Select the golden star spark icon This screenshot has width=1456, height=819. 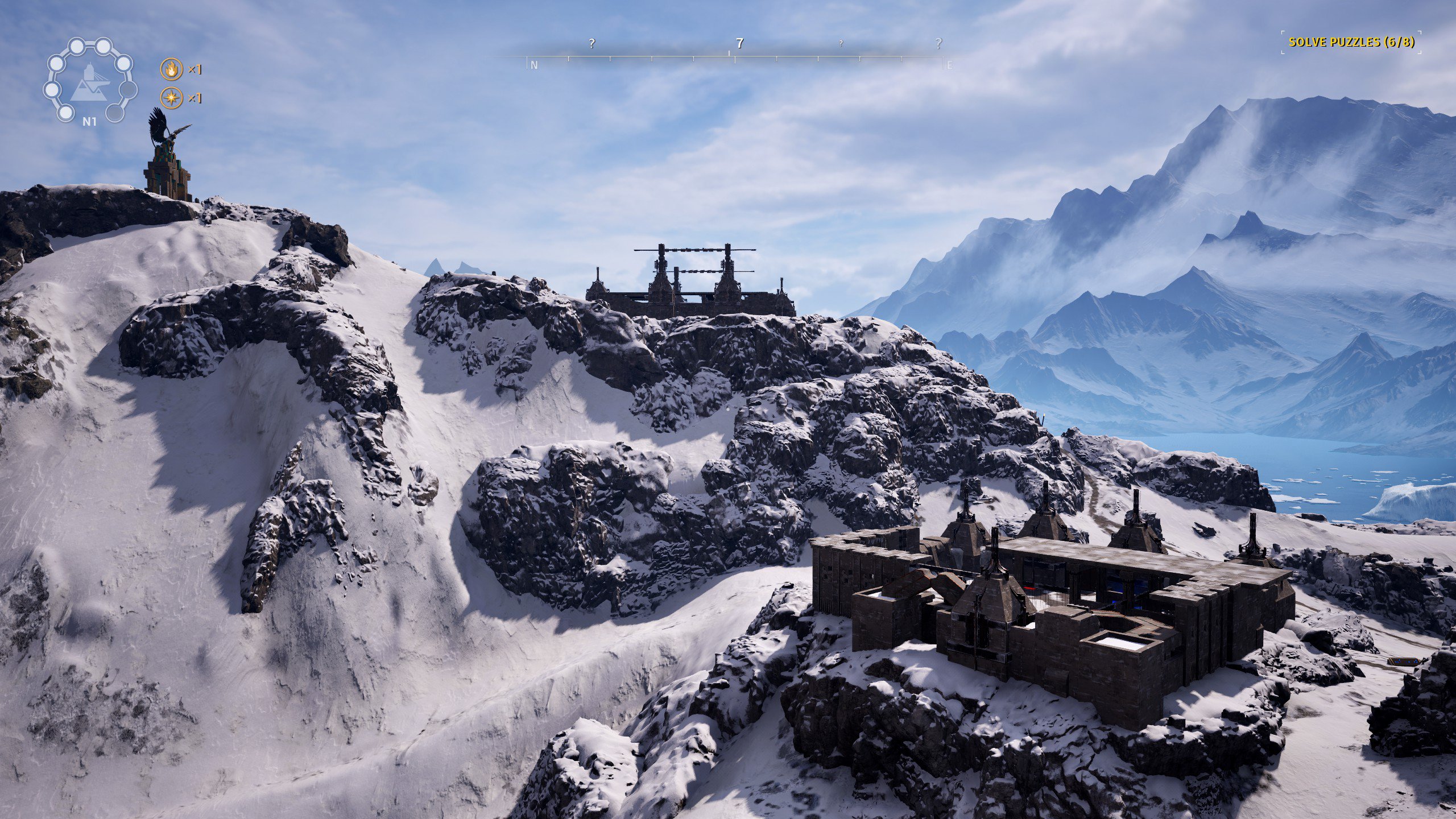point(171,98)
